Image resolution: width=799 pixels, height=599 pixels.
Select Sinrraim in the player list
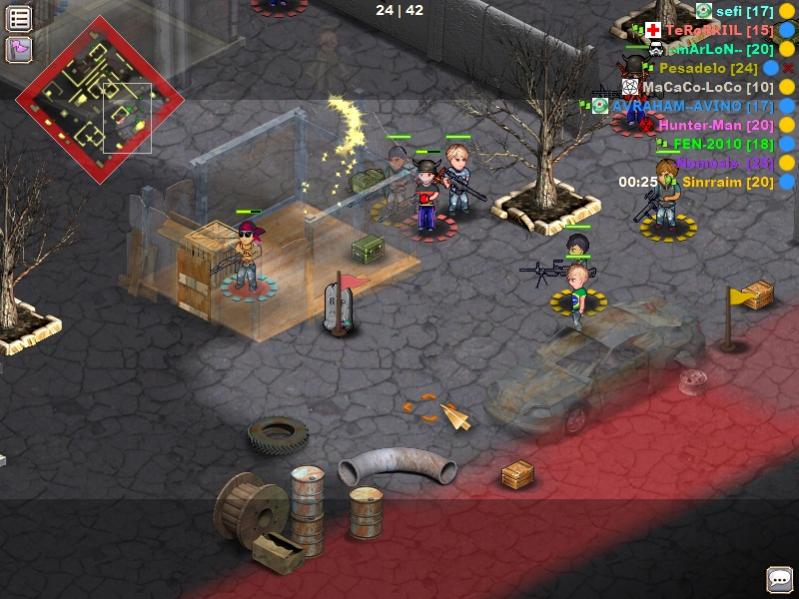728,182
